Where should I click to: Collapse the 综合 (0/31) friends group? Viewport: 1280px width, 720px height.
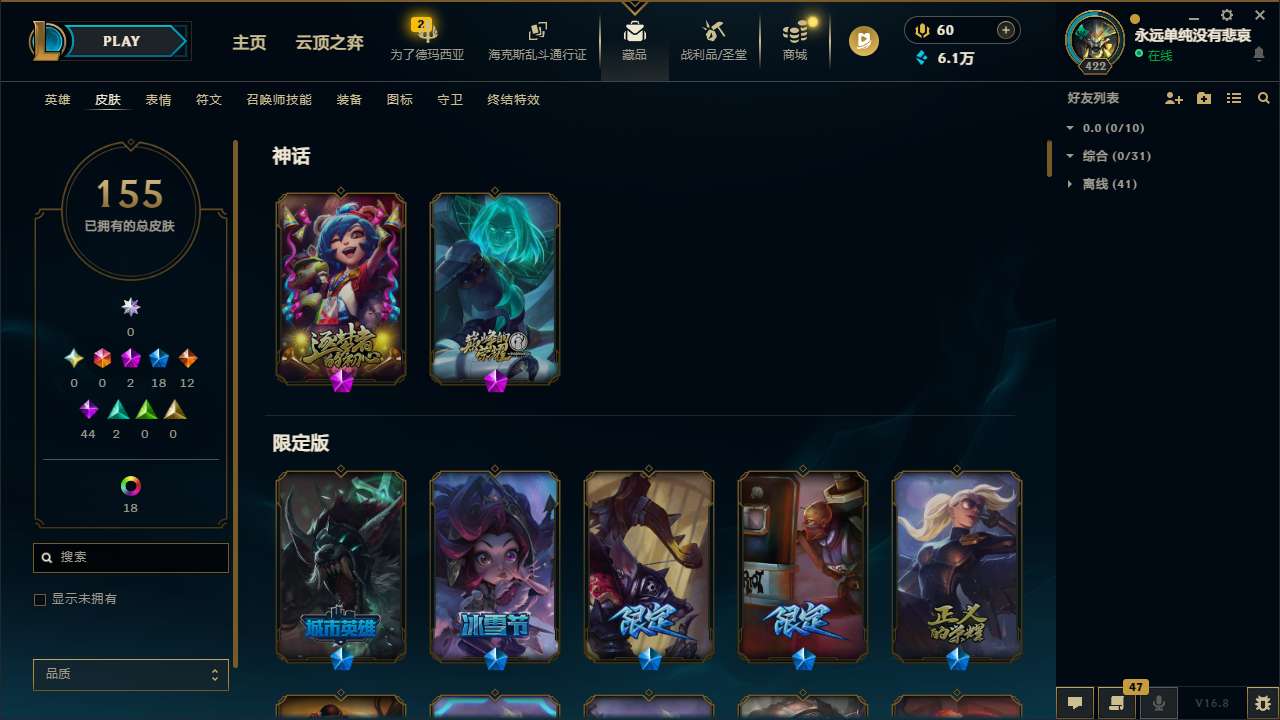pyautogui.click(x=1110, y=156)
